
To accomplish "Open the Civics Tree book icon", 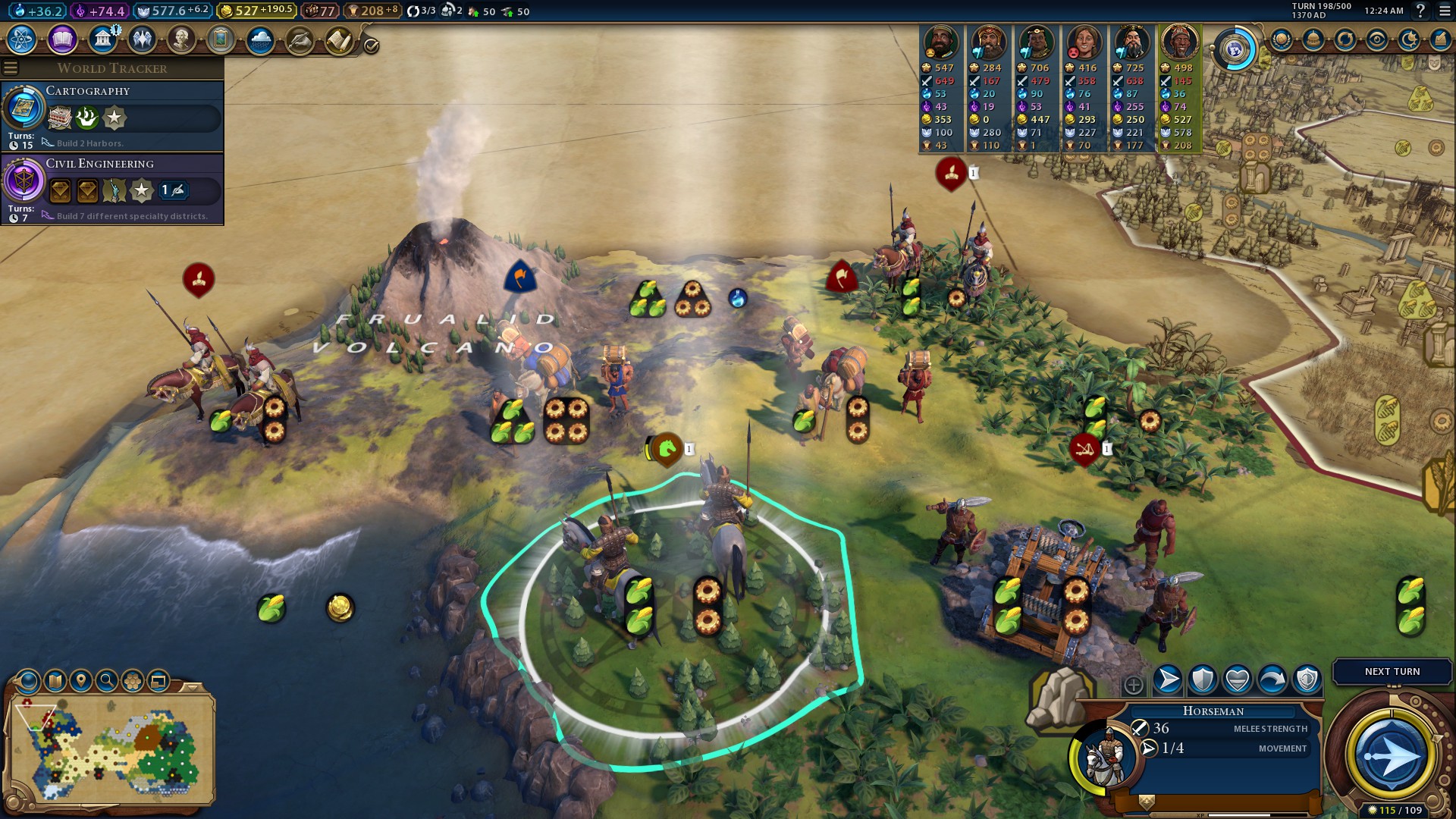I will [62, 39].
